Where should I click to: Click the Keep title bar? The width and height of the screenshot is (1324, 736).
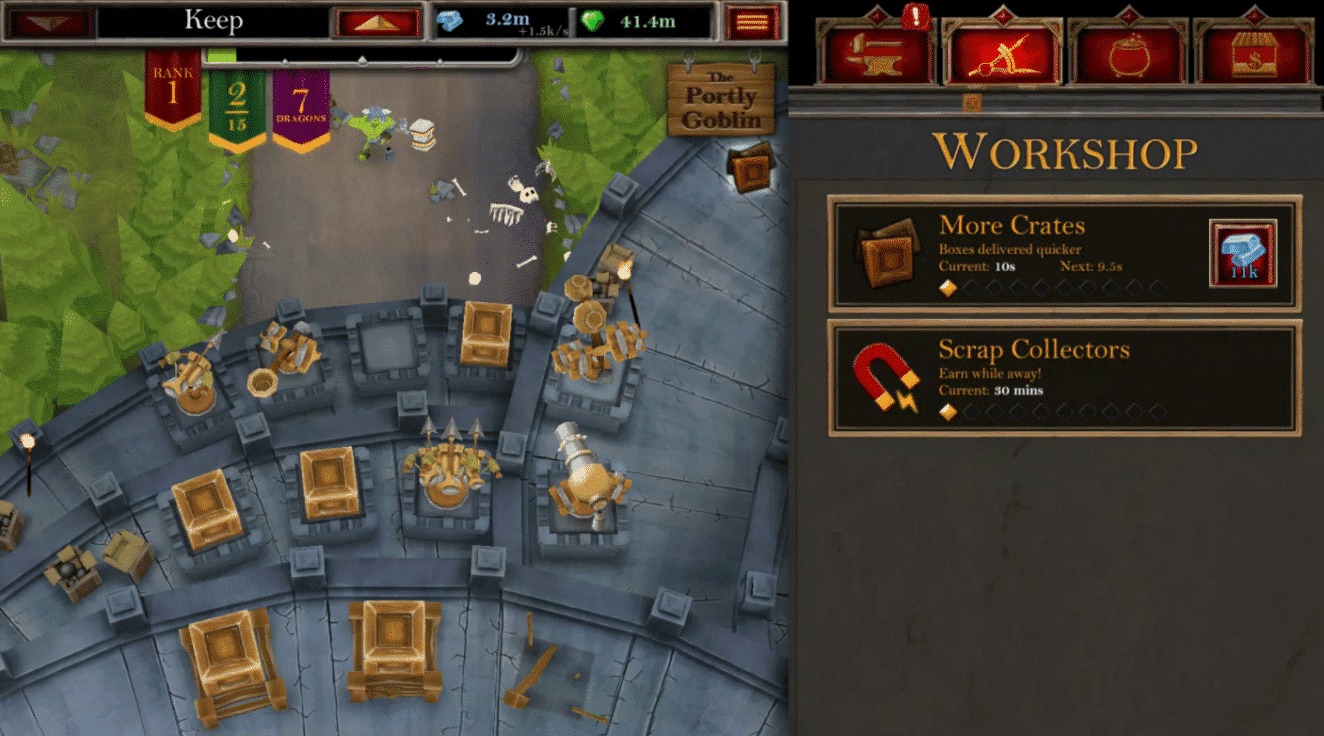[212, 18]
